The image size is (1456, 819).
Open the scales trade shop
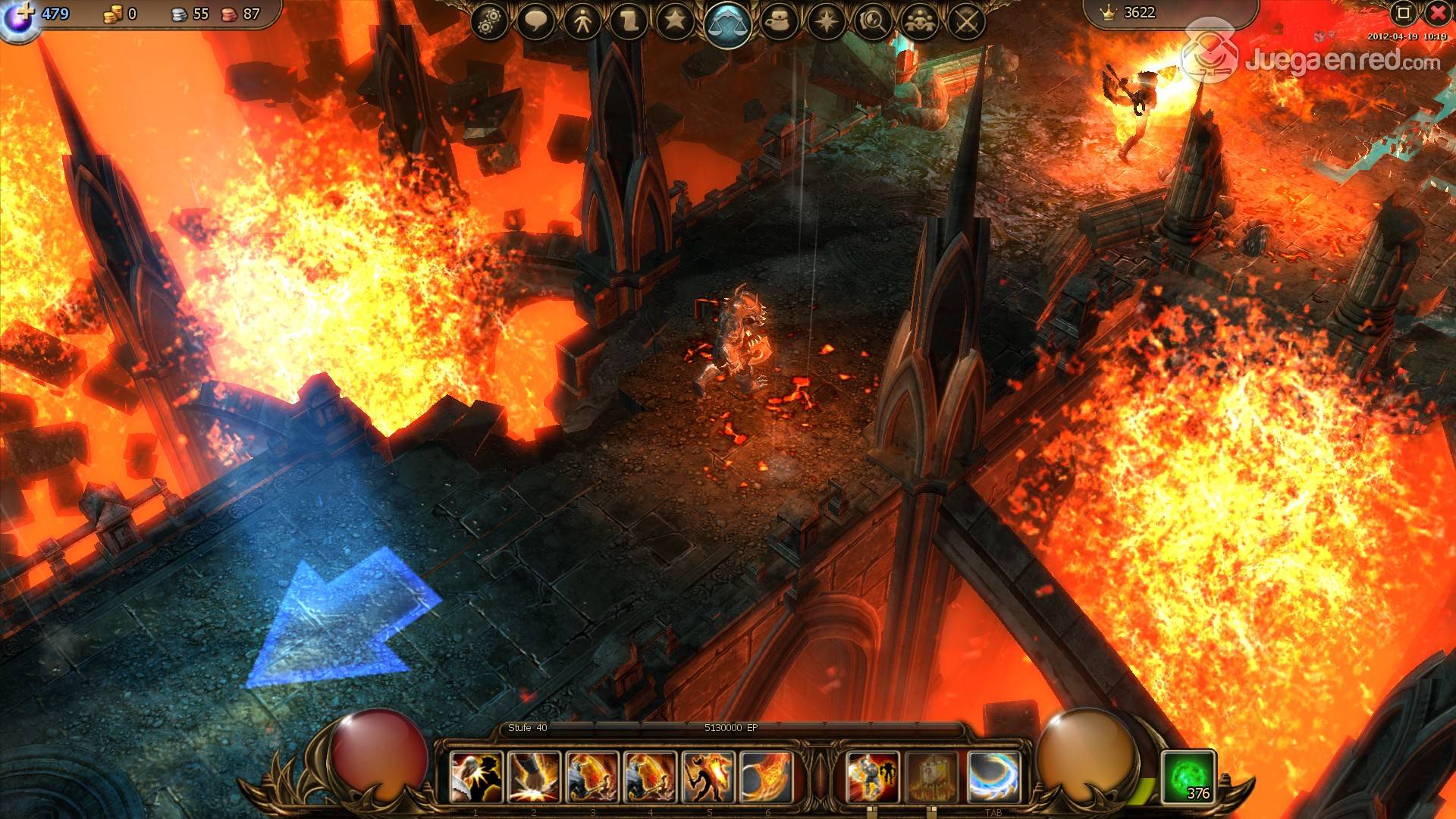(728, 24)
